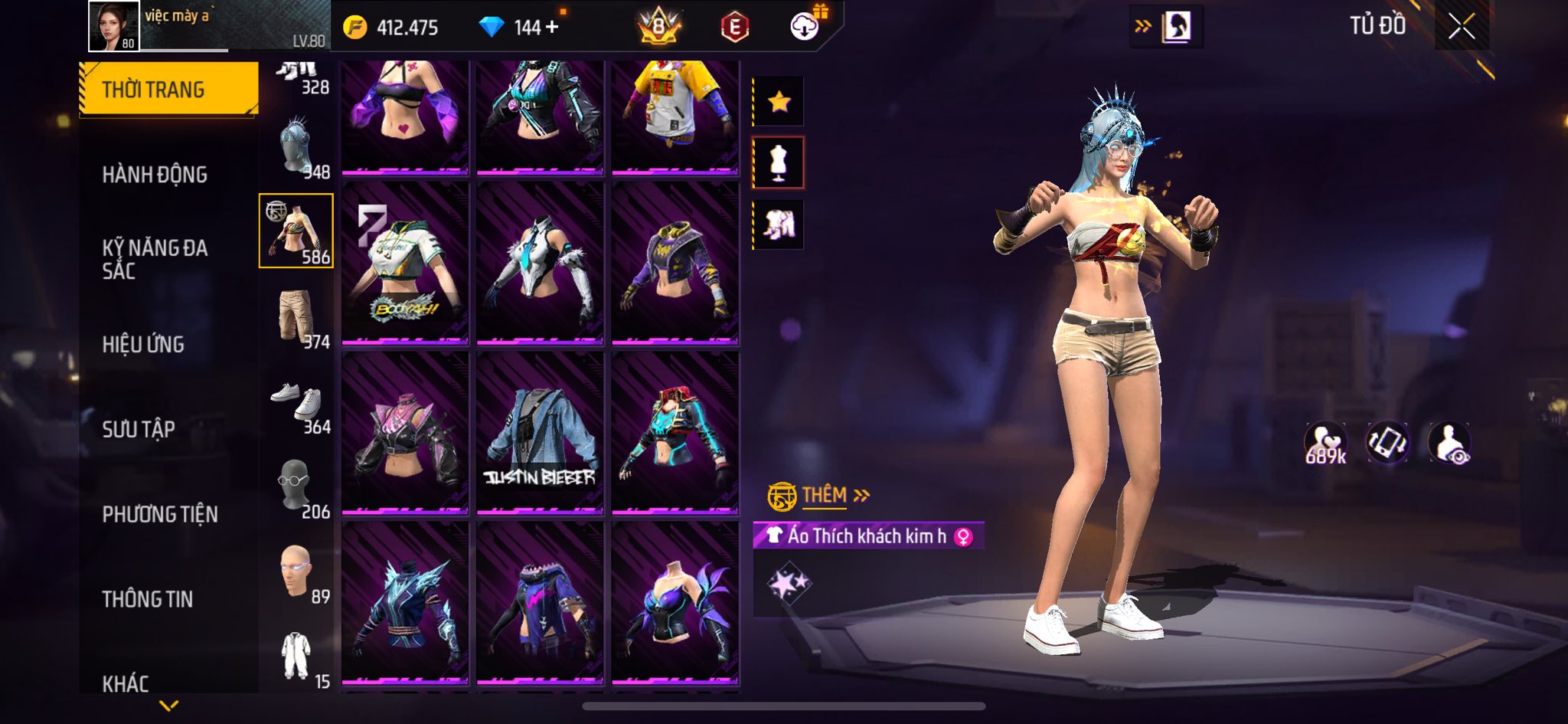
Task: Open the character like counter 689k icon
Action: pyautogui.click(x=1325, y=443)
